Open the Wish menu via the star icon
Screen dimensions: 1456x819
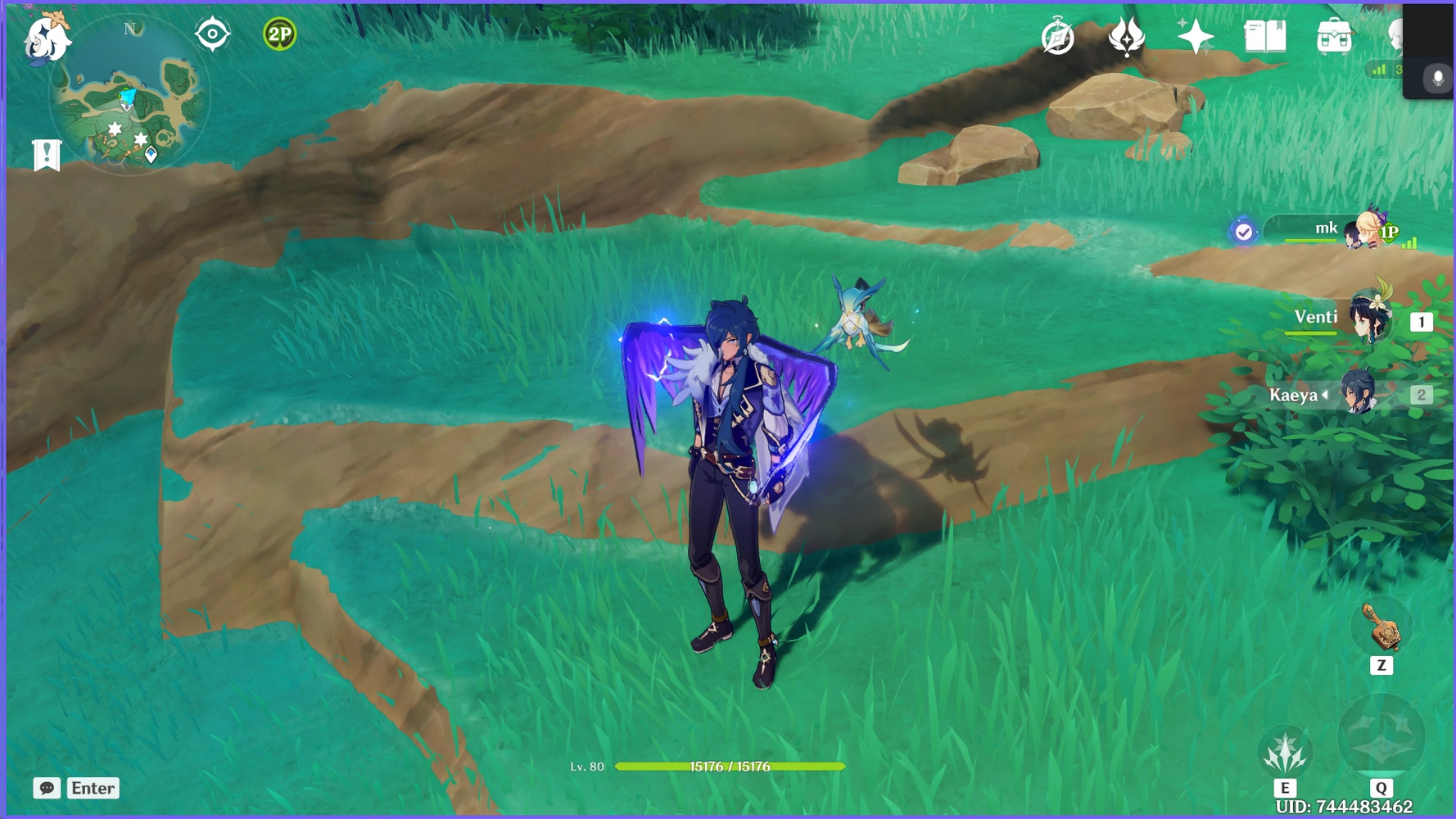click(1197, 34)
